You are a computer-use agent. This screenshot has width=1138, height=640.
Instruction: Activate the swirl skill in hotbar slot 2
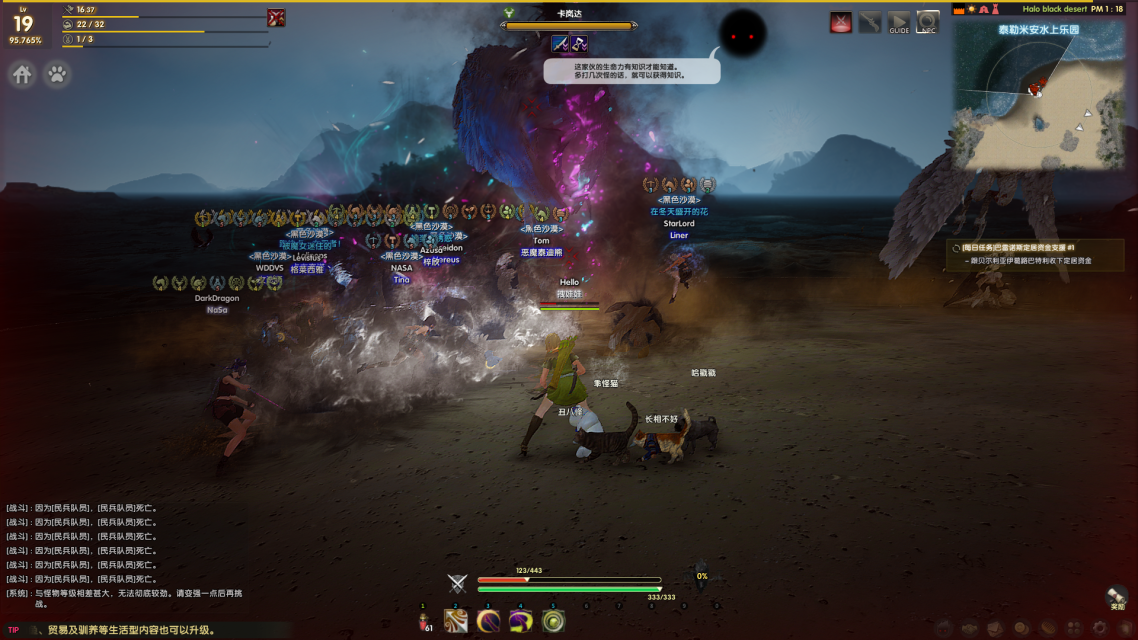point(456,622)
